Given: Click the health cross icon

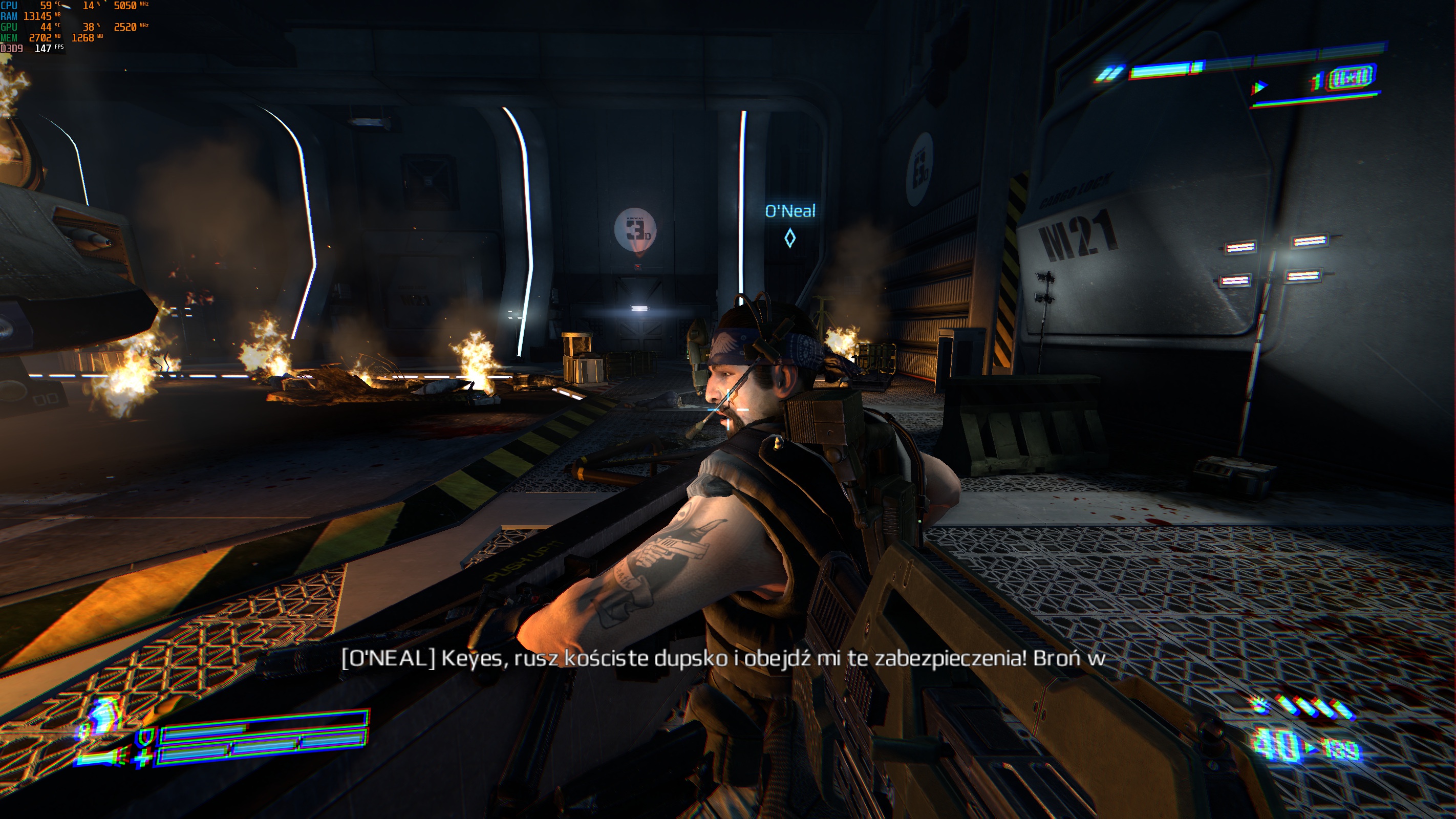Looking at the screenshot, I should pos(142,758).
